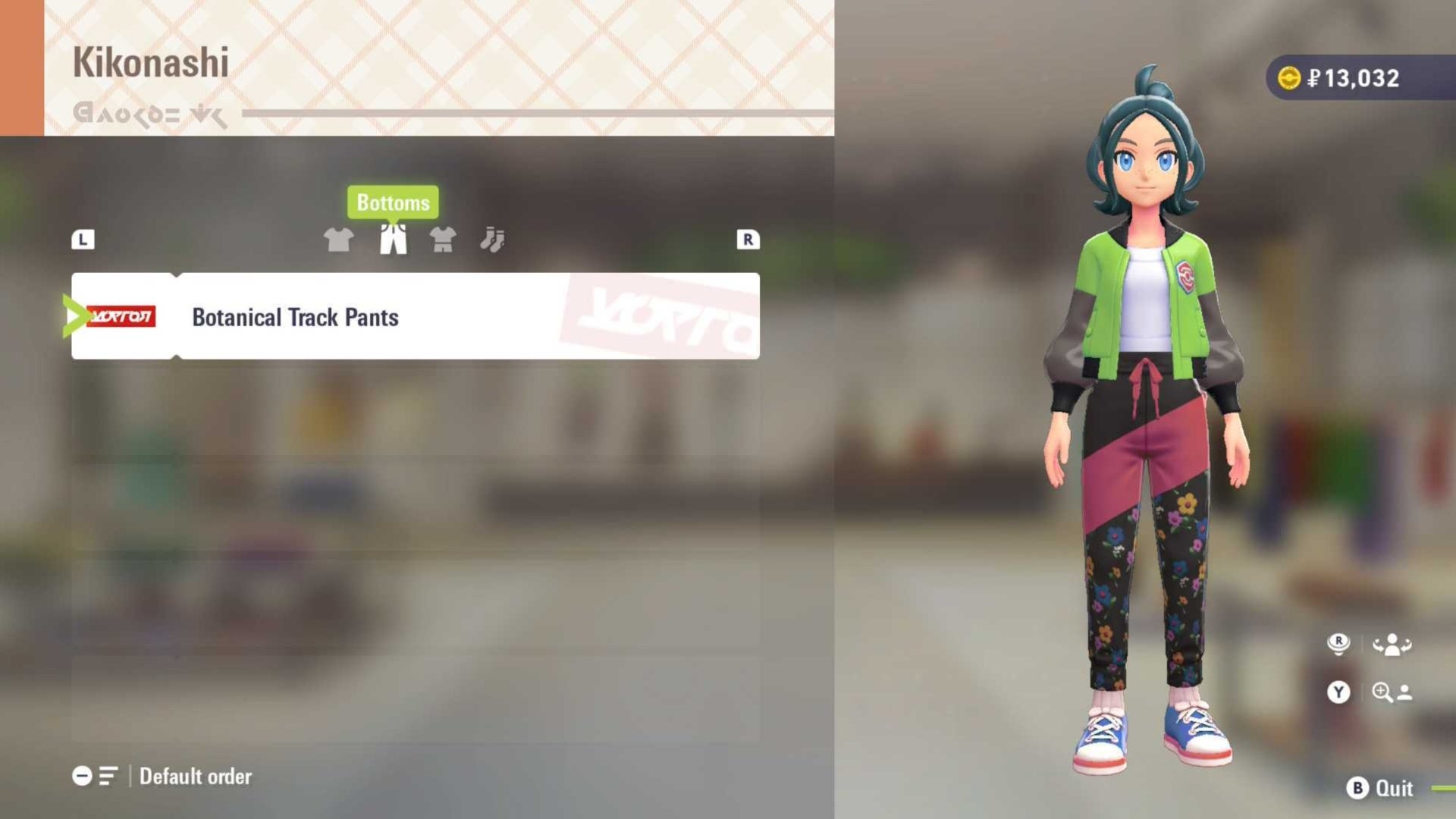
Task: Select the outfit set category icon
Action: pos(444,240)
